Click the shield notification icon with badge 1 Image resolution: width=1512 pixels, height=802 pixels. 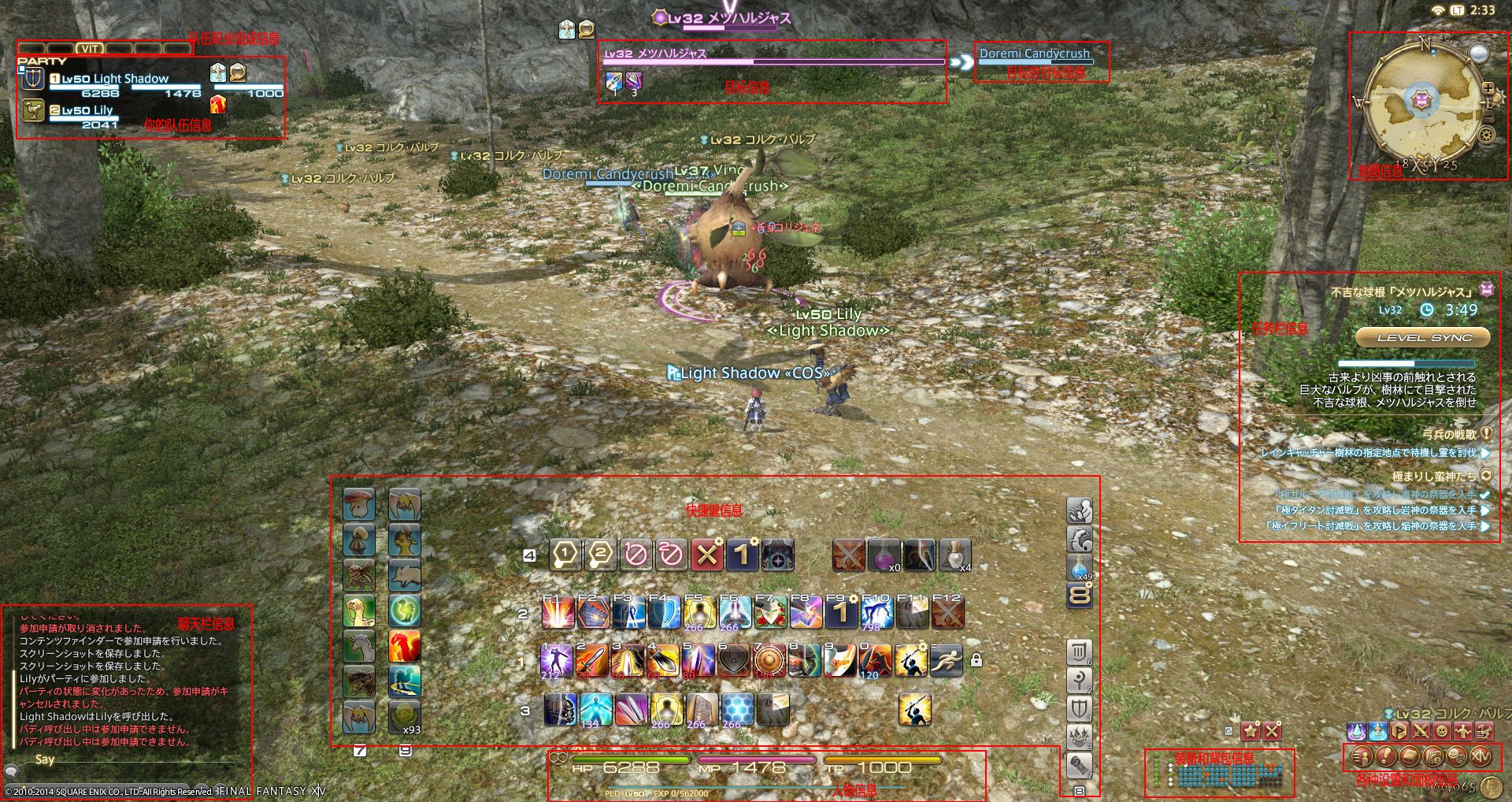pos(1078,707)
